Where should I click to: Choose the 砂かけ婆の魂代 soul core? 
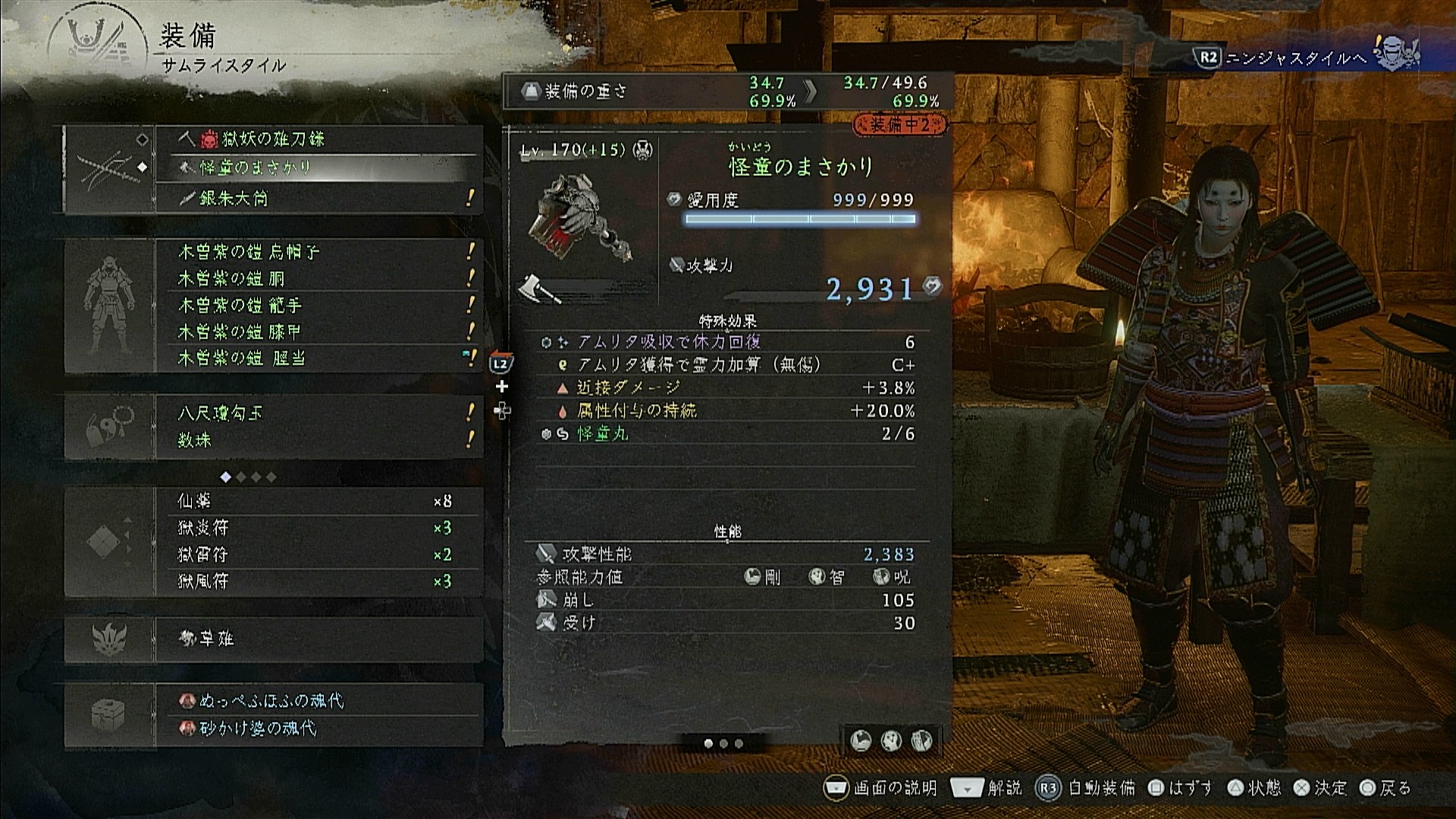pos(318,728)
